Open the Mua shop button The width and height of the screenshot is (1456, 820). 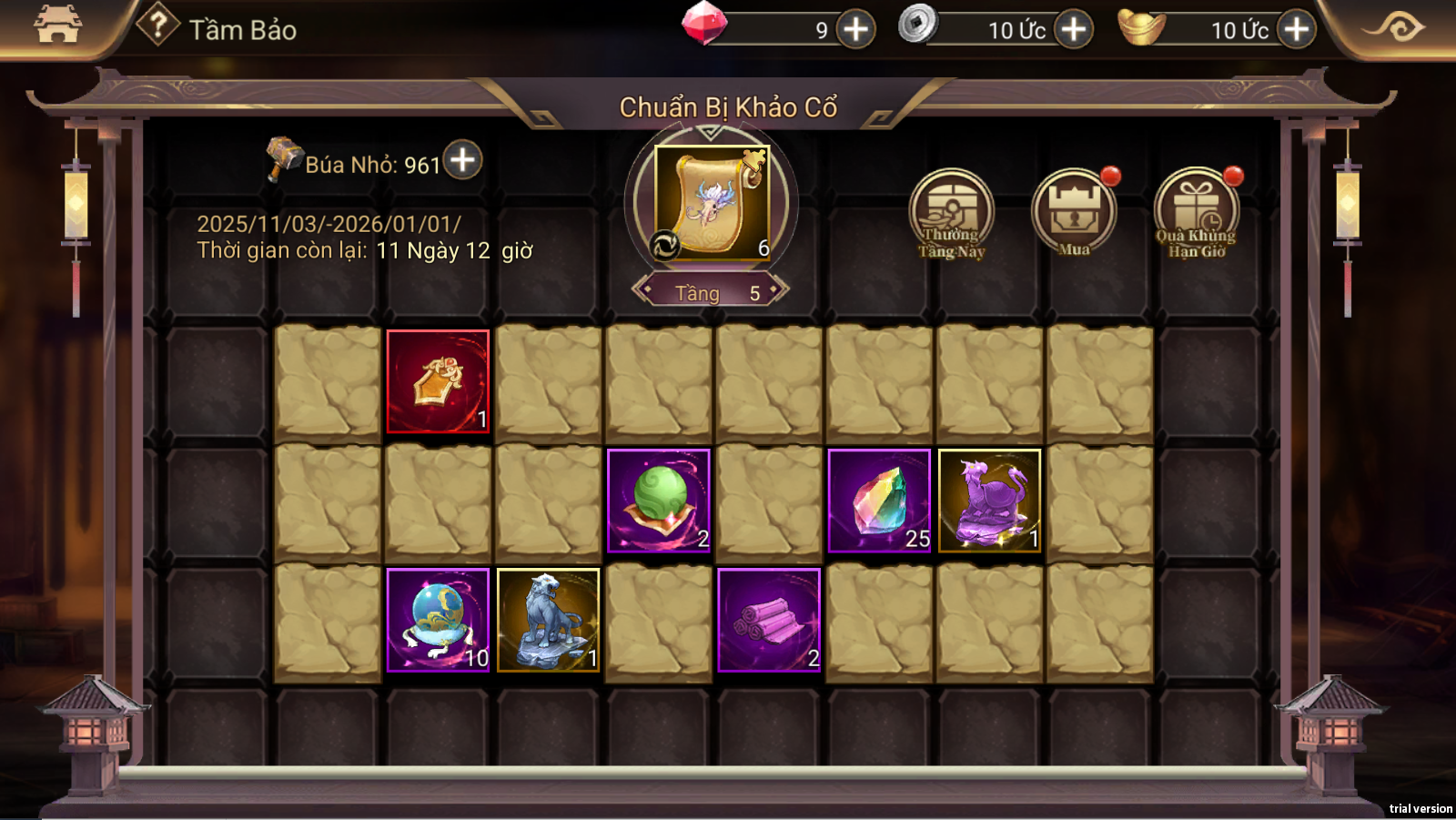[1074, 214]
